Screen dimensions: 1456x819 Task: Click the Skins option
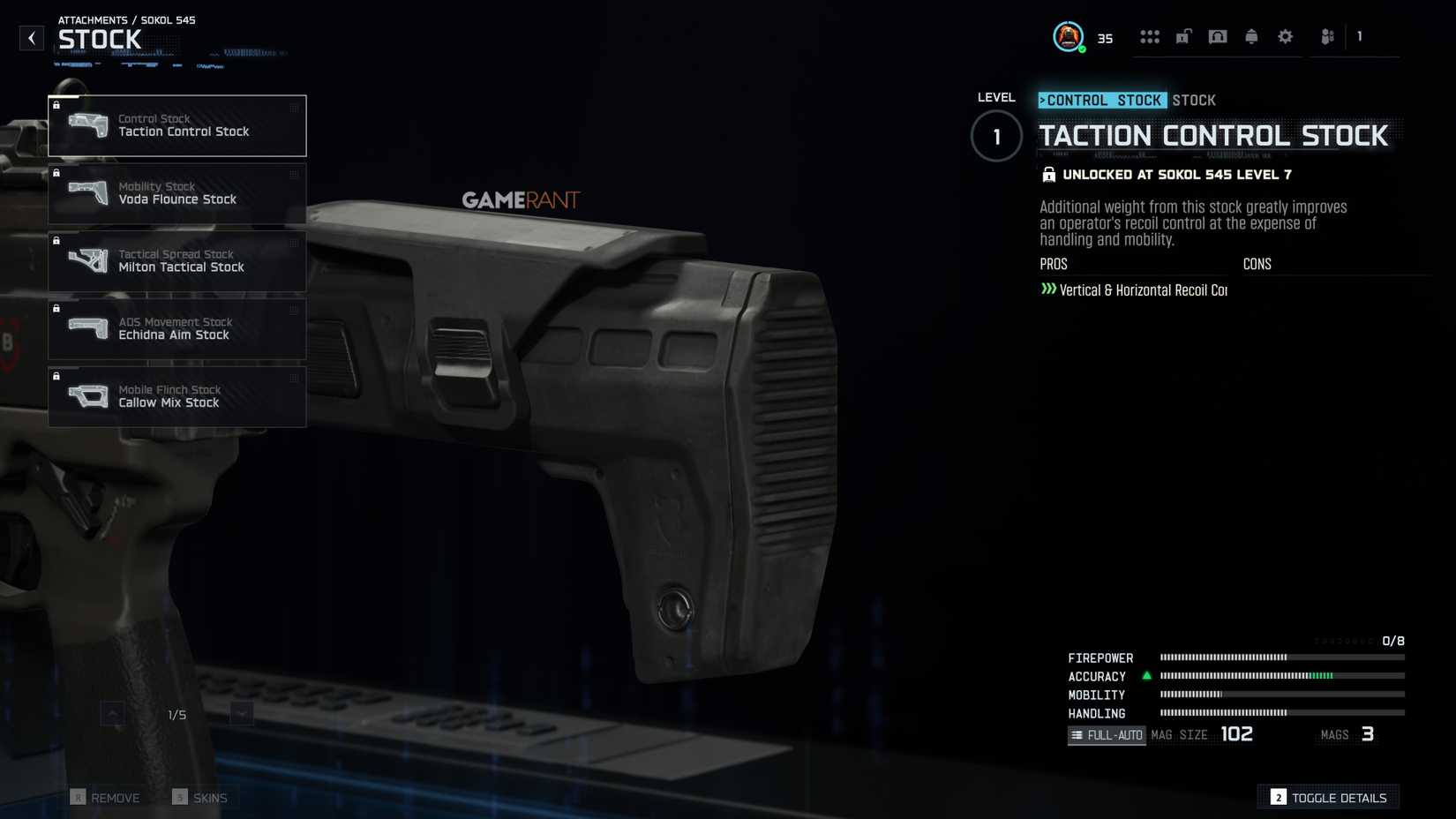200,797
